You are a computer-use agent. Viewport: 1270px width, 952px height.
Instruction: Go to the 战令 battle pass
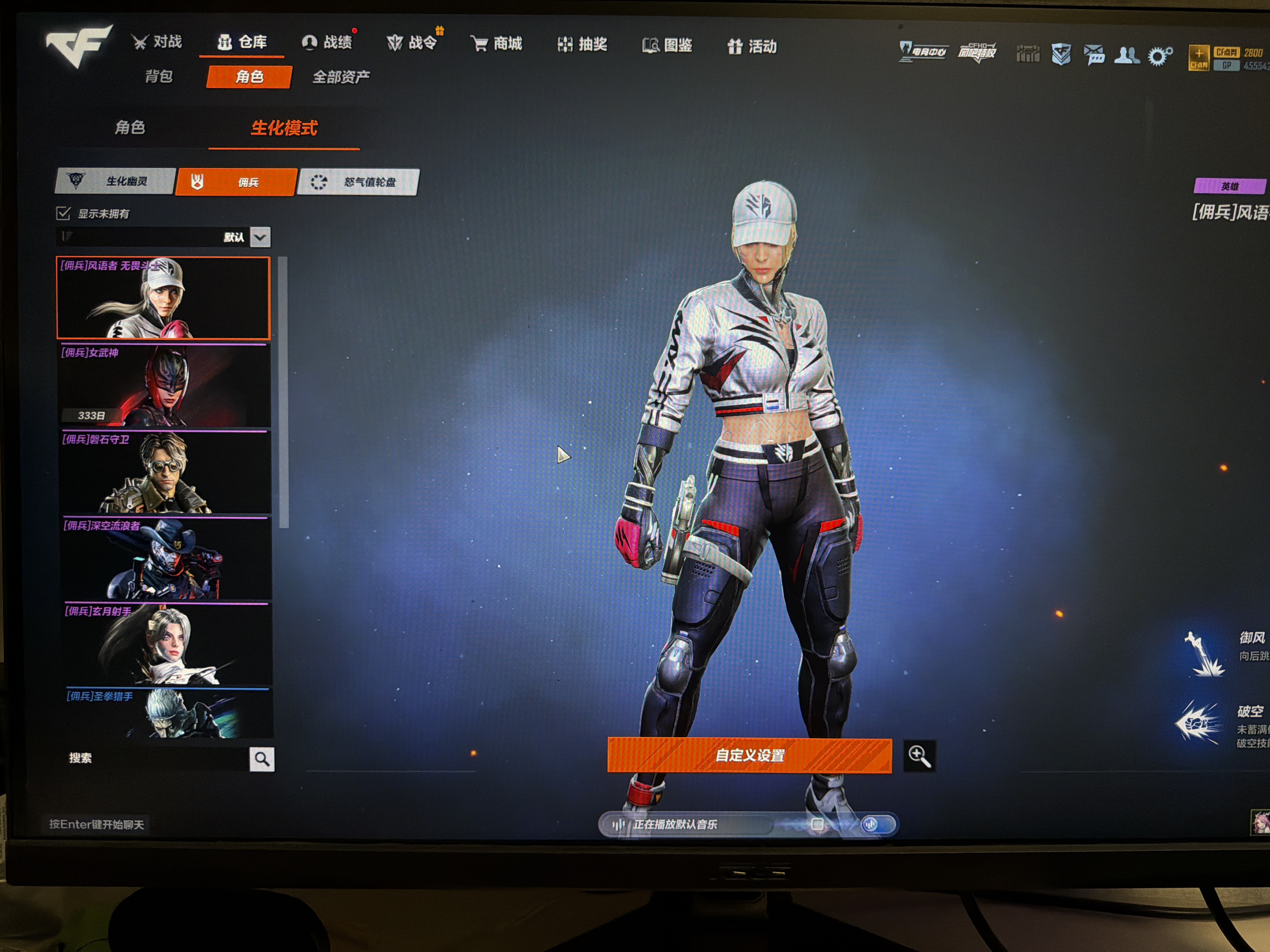click(x=412, y=43)
